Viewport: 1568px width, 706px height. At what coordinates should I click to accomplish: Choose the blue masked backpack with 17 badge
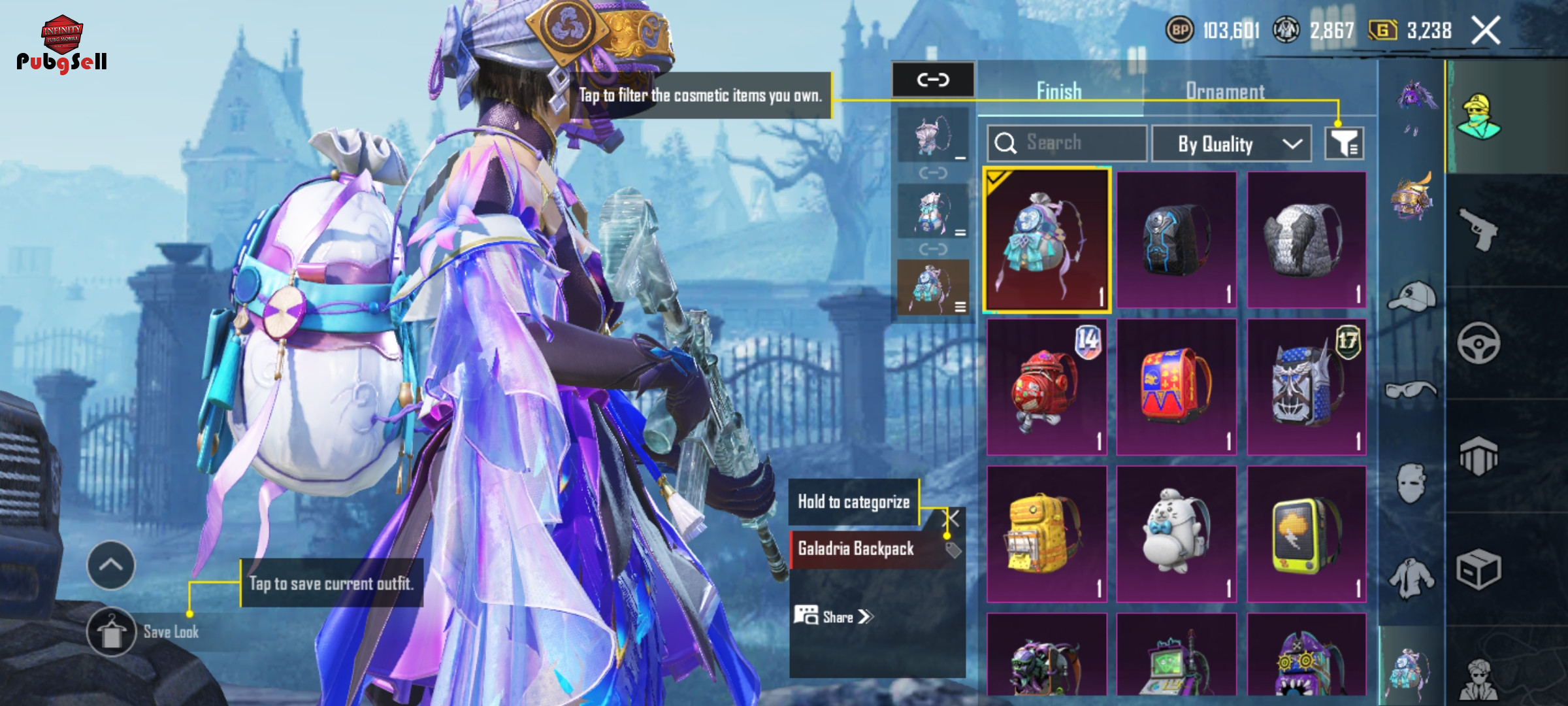(1307, 388)
